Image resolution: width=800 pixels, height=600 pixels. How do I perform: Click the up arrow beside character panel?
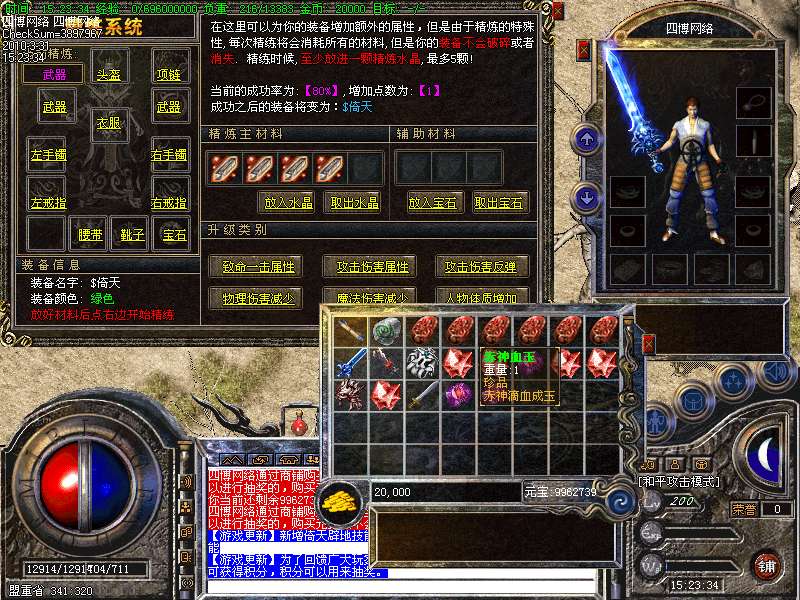coord(588,138)
